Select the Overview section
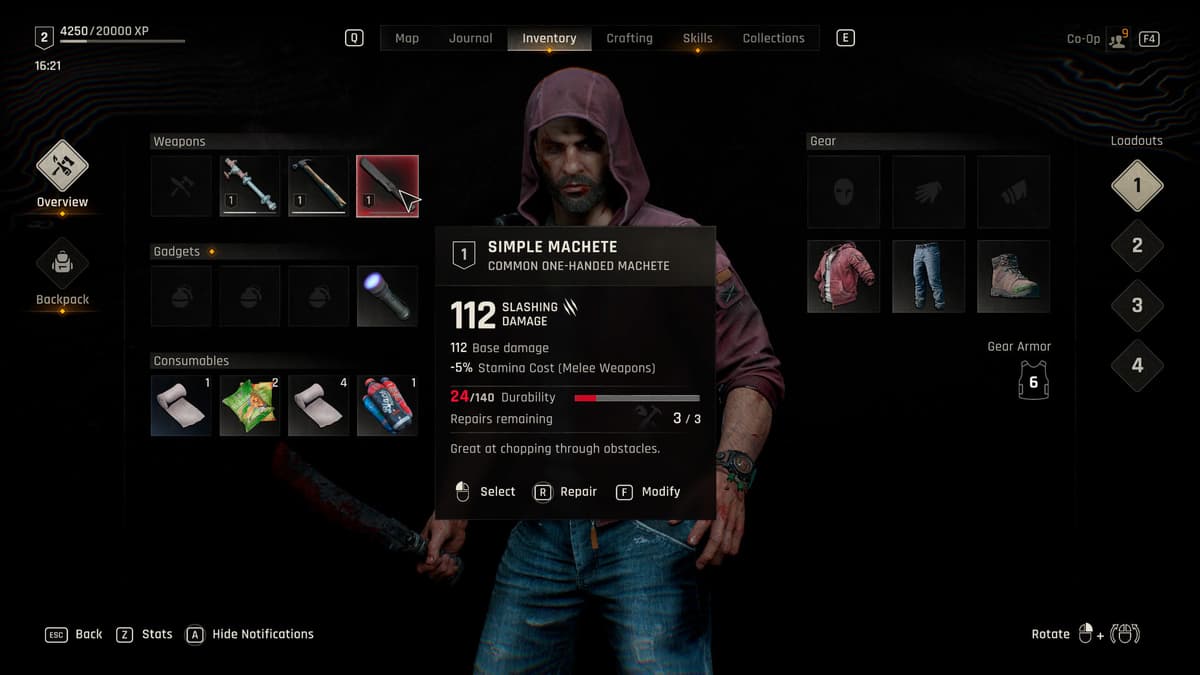 (62, 168)
